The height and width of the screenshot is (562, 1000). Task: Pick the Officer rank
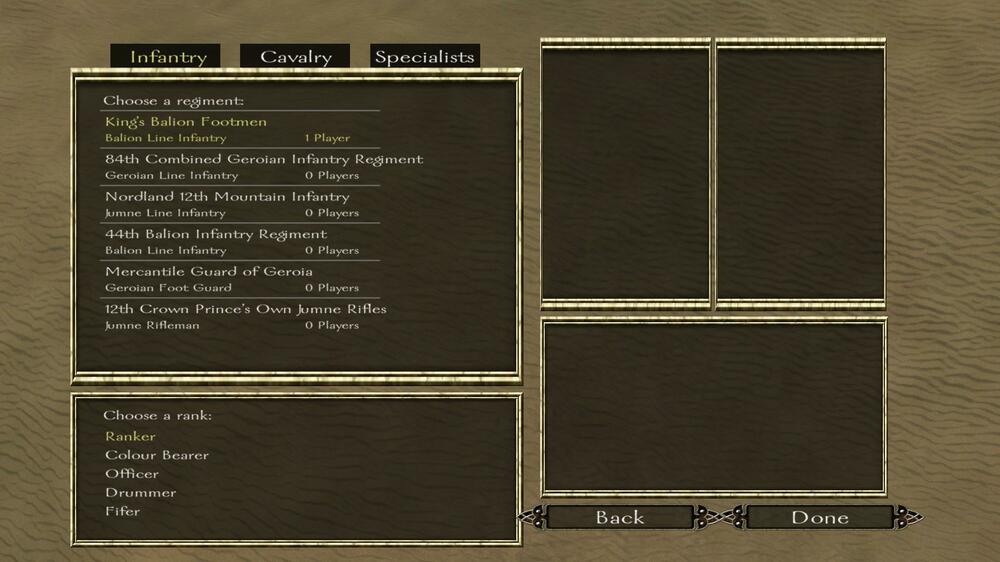point(132,474)
